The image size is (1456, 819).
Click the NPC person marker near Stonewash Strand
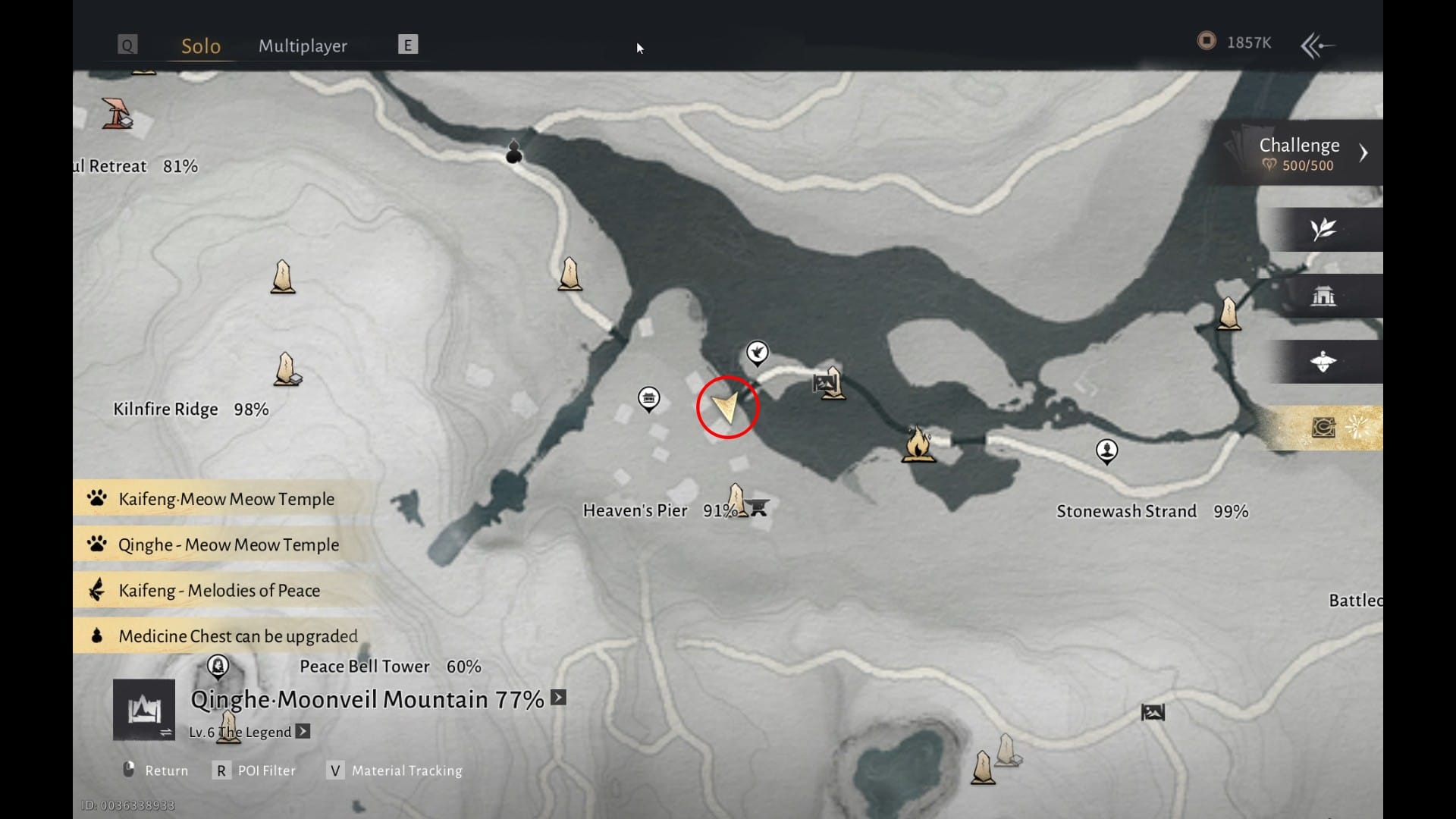pyautogui.click(x=1107, y=451)
